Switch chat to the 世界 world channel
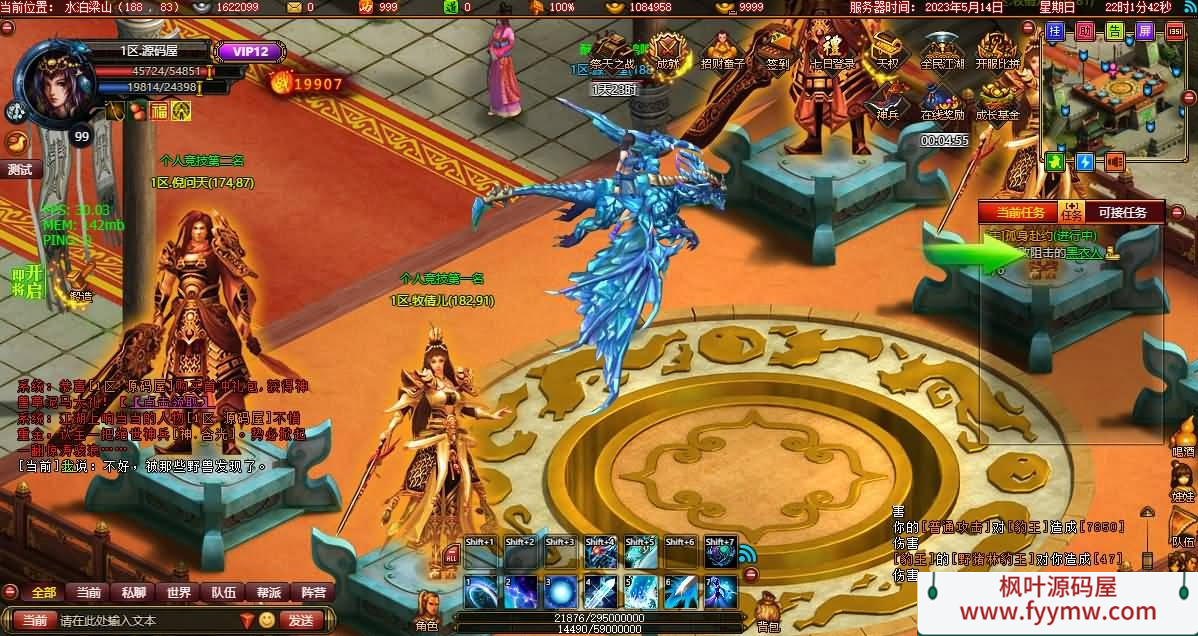 point(179,592)
